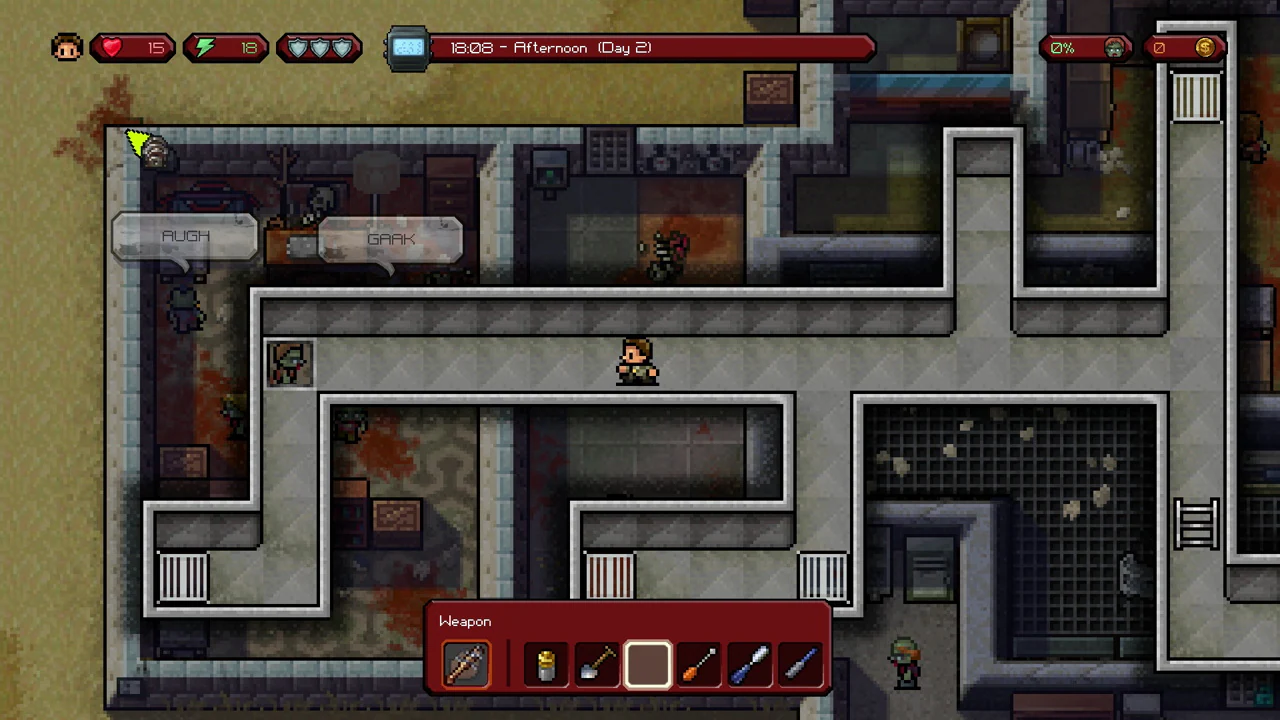This screenshot has height=720, width=1280.
Task: Click the three shield hearts indicator
Action: tap(319, 47)
